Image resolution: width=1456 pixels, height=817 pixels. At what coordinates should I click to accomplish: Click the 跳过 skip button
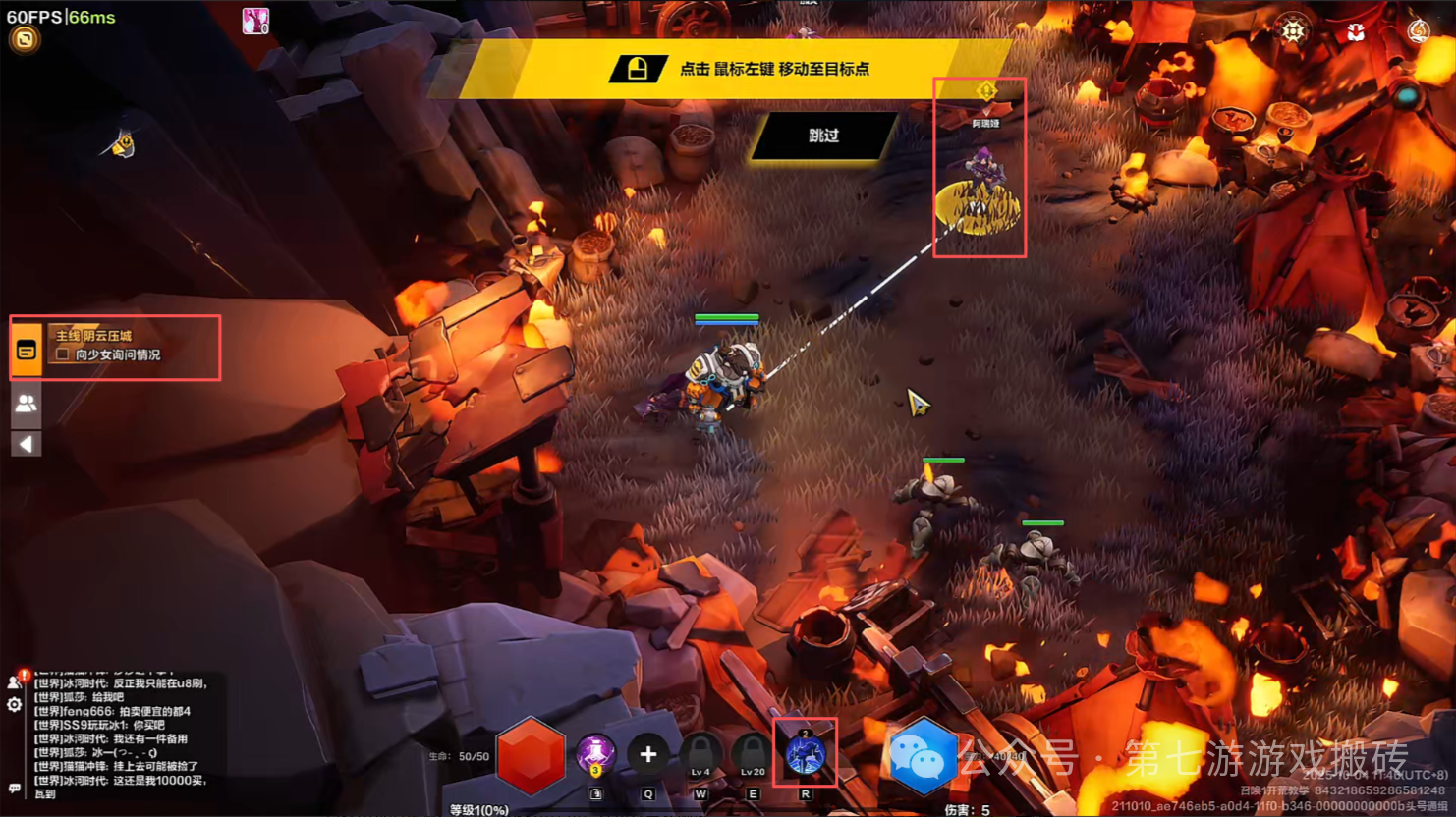pyautogui.click(x=823, y=136)
